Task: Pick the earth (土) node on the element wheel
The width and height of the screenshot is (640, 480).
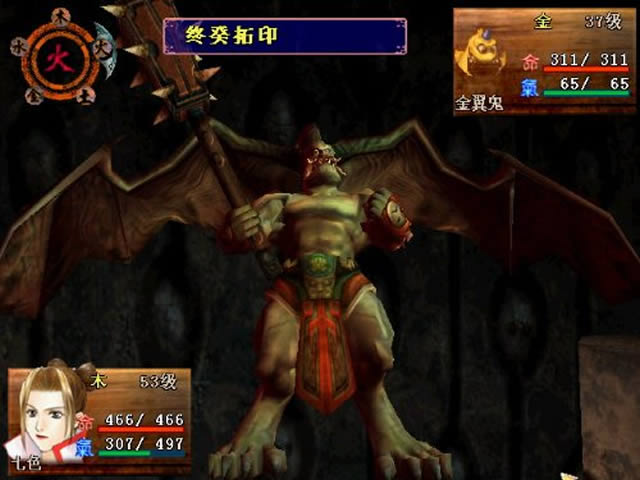Action: (x=86, y=95)
